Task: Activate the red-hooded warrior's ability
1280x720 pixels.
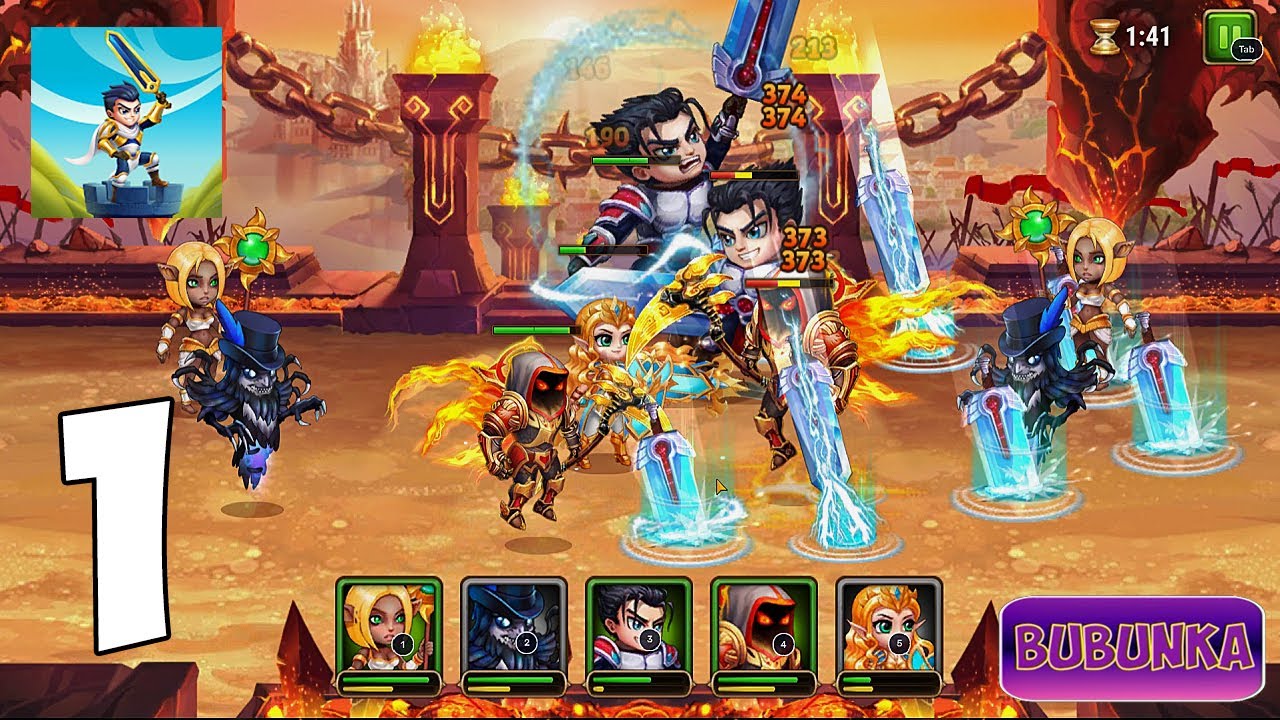Action: [x=764, y=625]
